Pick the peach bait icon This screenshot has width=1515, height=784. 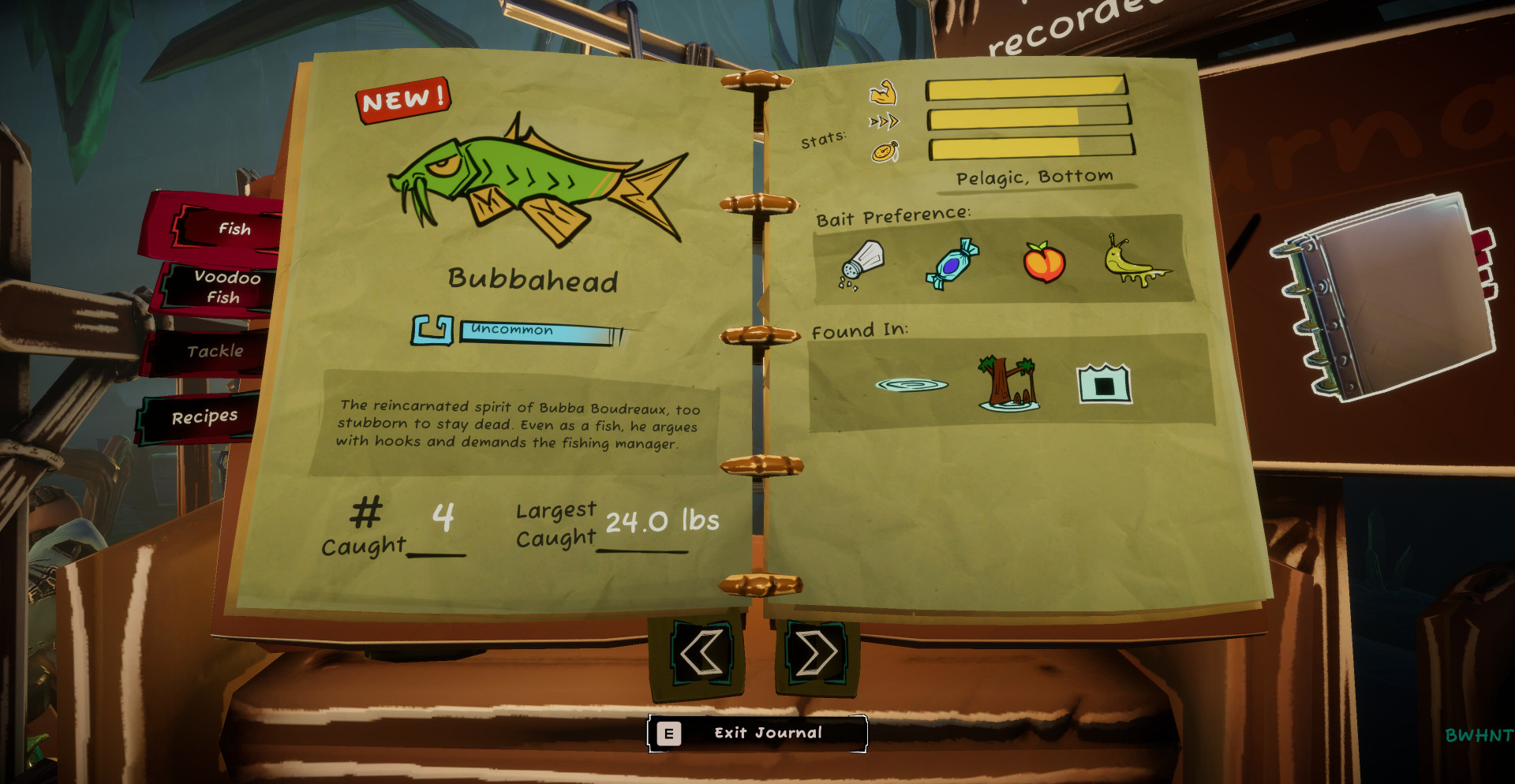[x=1044, y=263]
